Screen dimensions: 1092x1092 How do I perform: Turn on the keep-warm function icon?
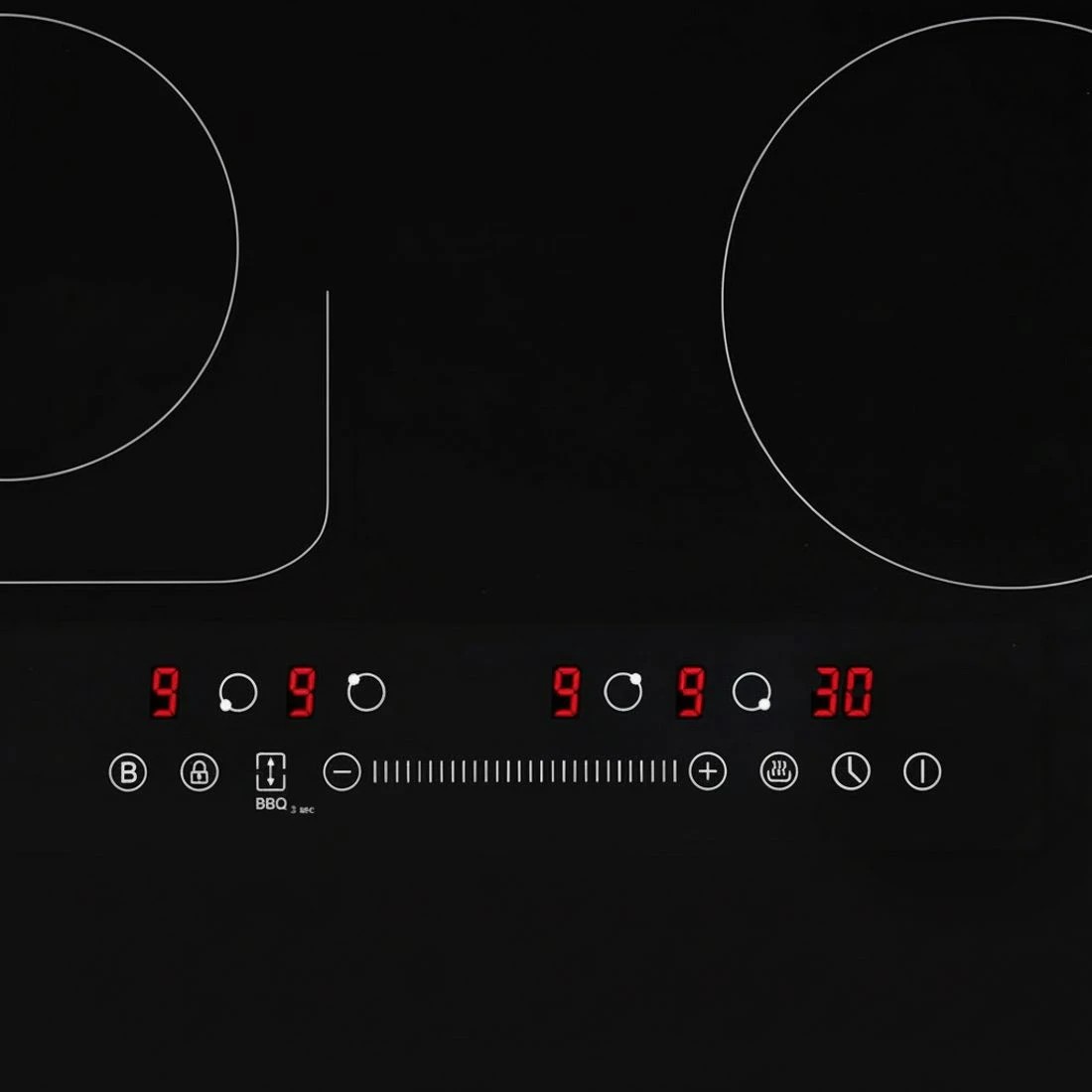pos(779,771)
